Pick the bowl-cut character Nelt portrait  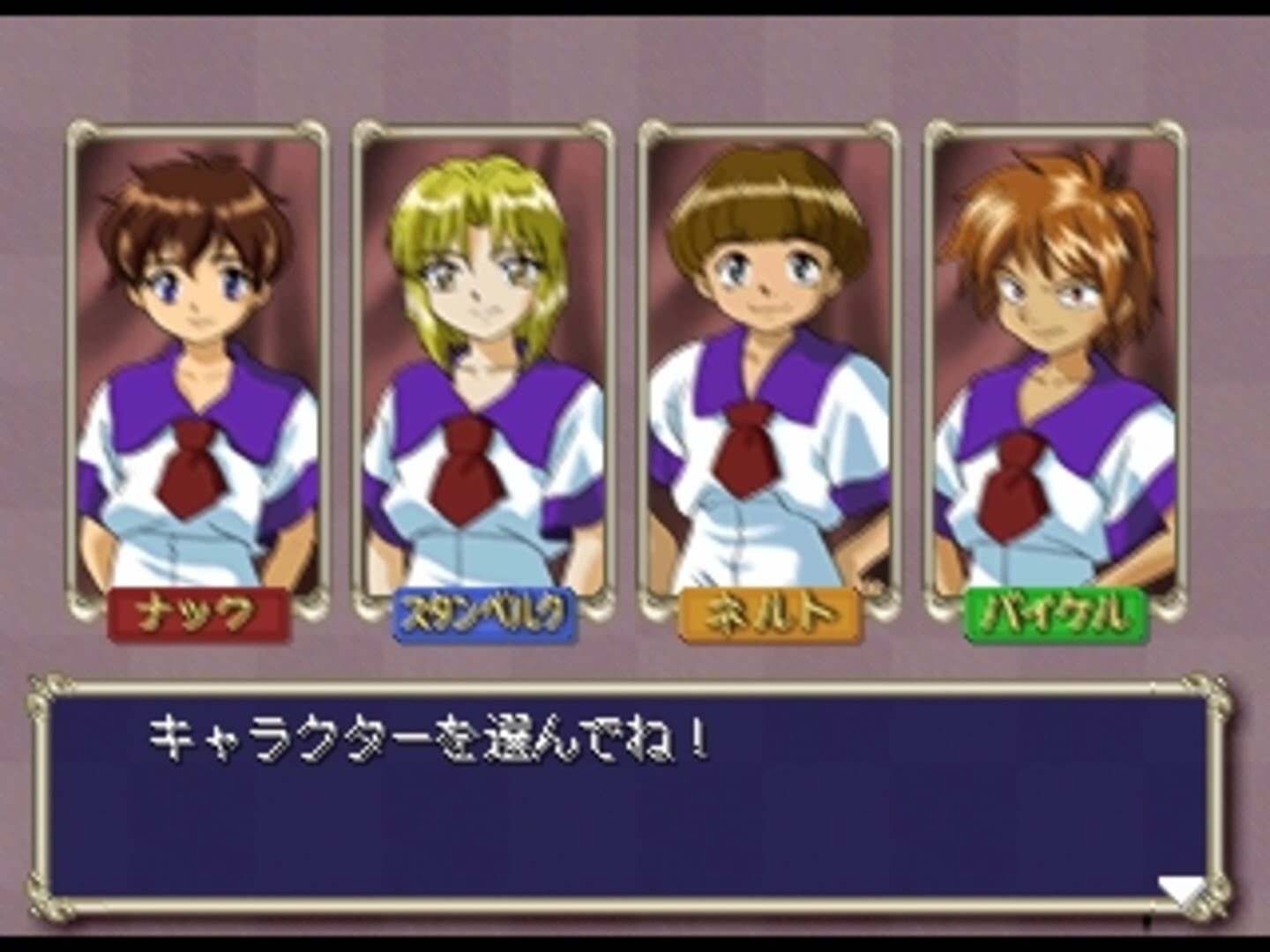768,361
